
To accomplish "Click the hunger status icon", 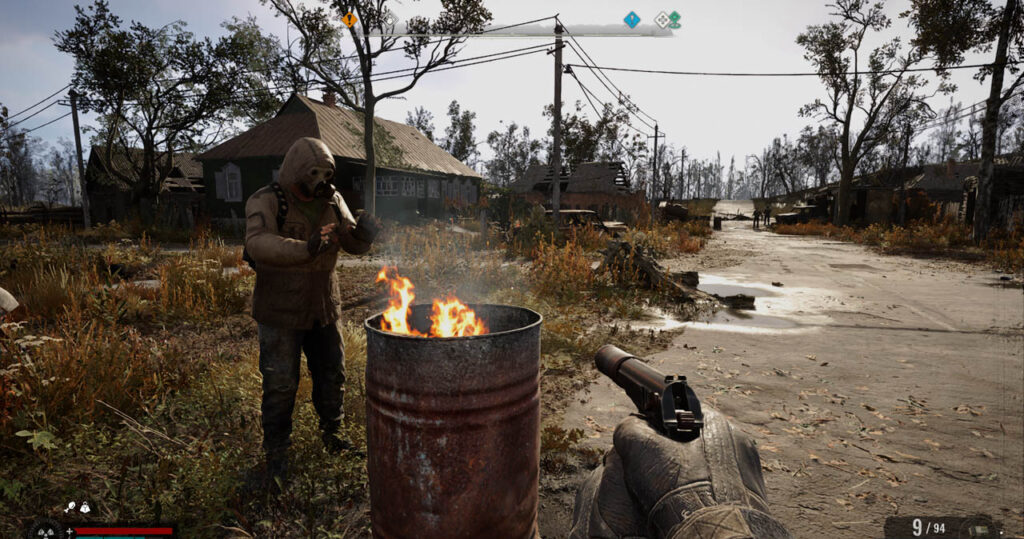I will [72, 508].
